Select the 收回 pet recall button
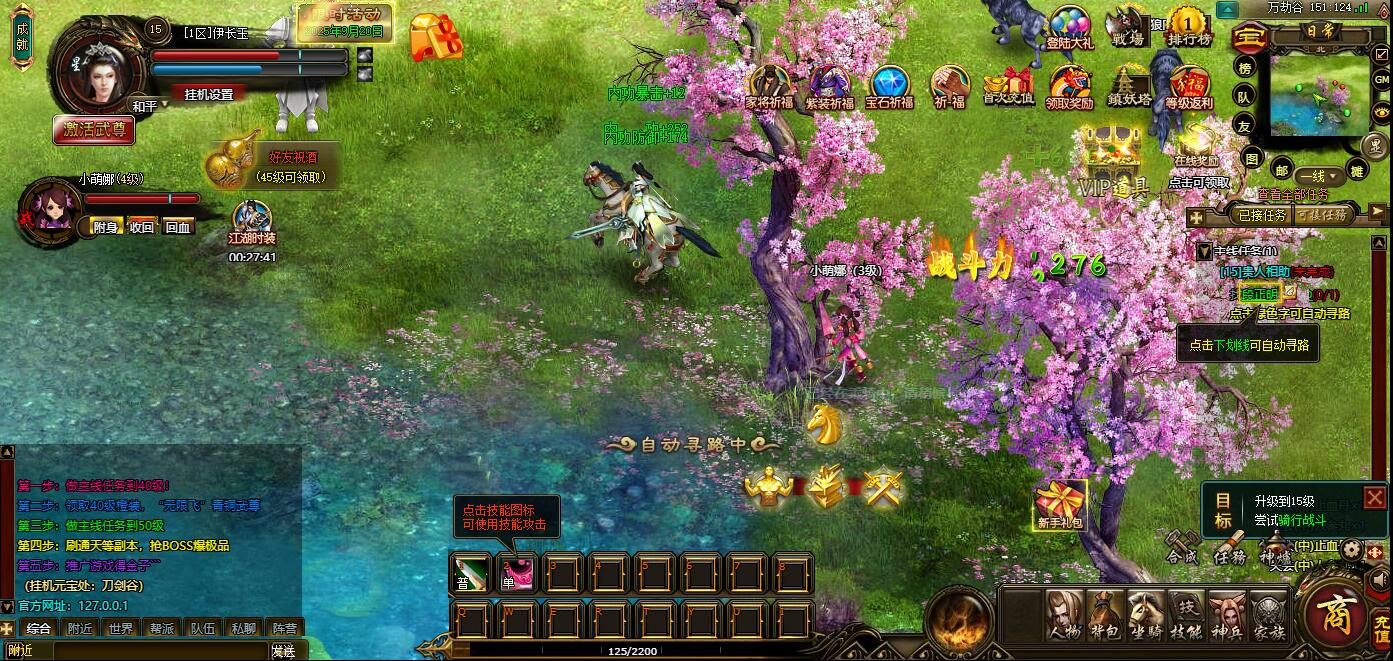 click(142, 227)
